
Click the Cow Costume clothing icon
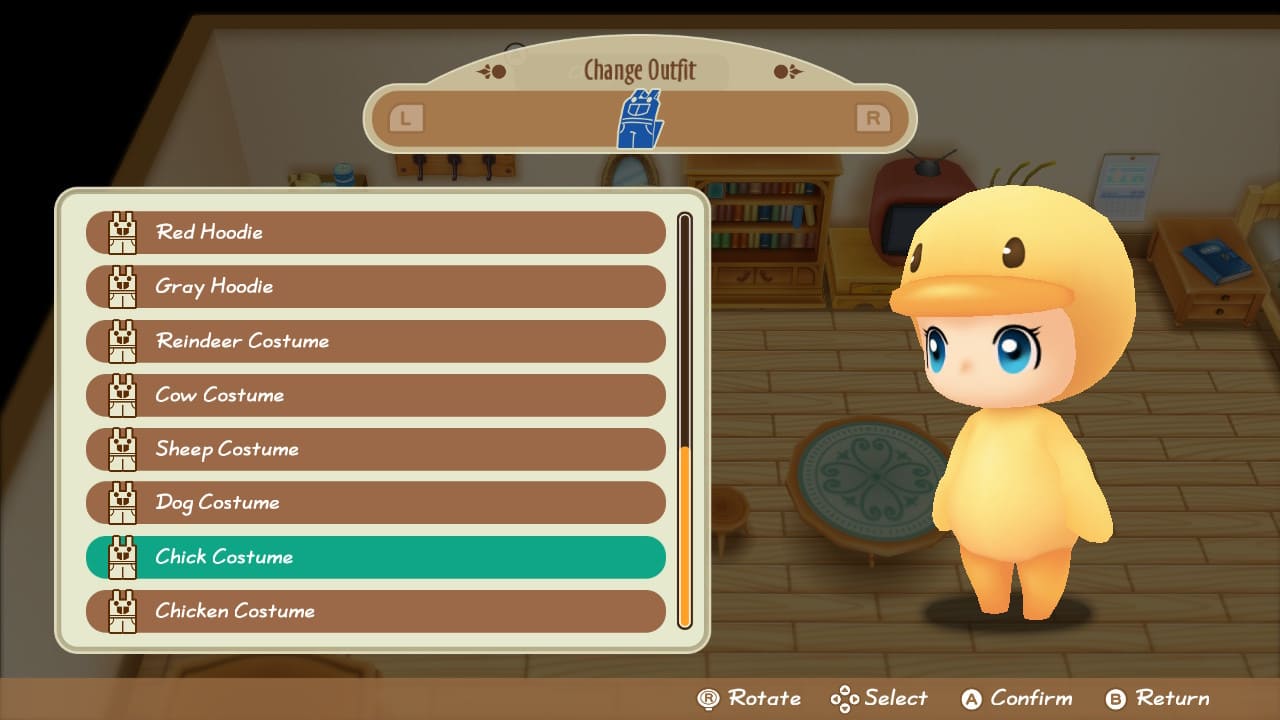tap(122, 395)
